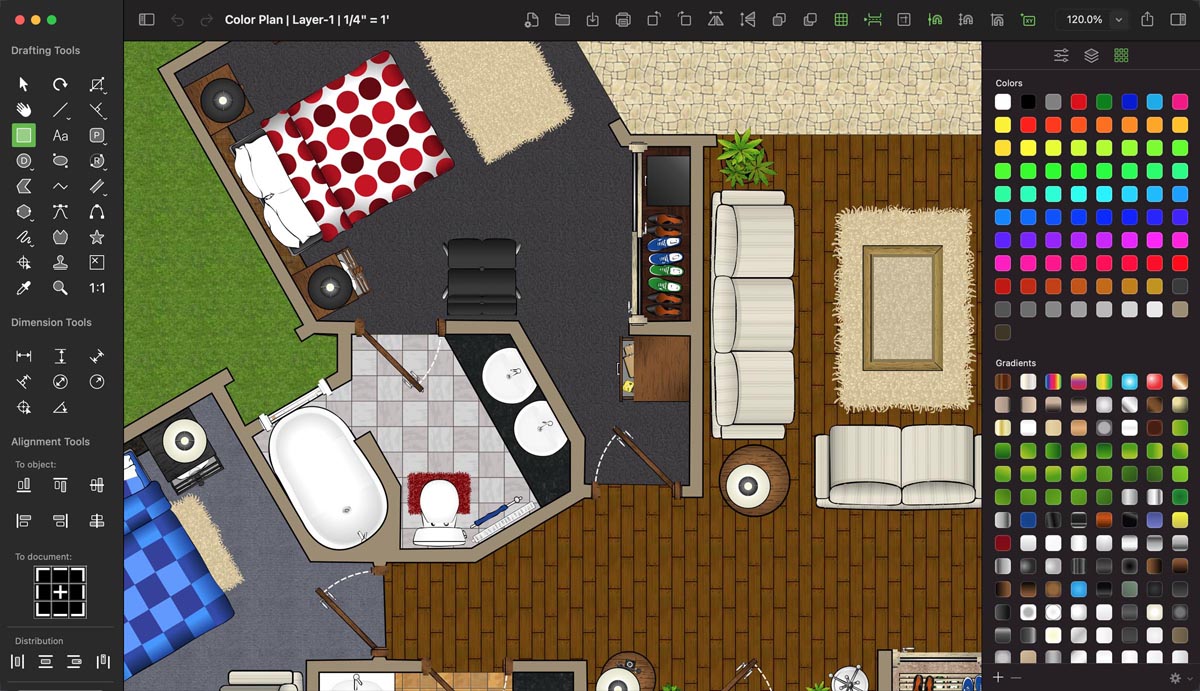This screenshot has width=1200, height=691.
Task: Toggle the grid display in the top toolbar
Action: [x=841, y=20]
